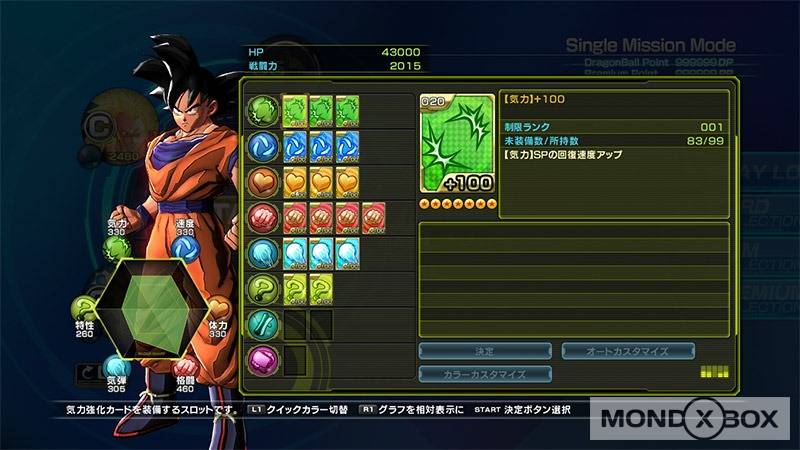Screen dimensions: 800x450
Task: Choose the third cyan energy card
Action: coord(347,252)
